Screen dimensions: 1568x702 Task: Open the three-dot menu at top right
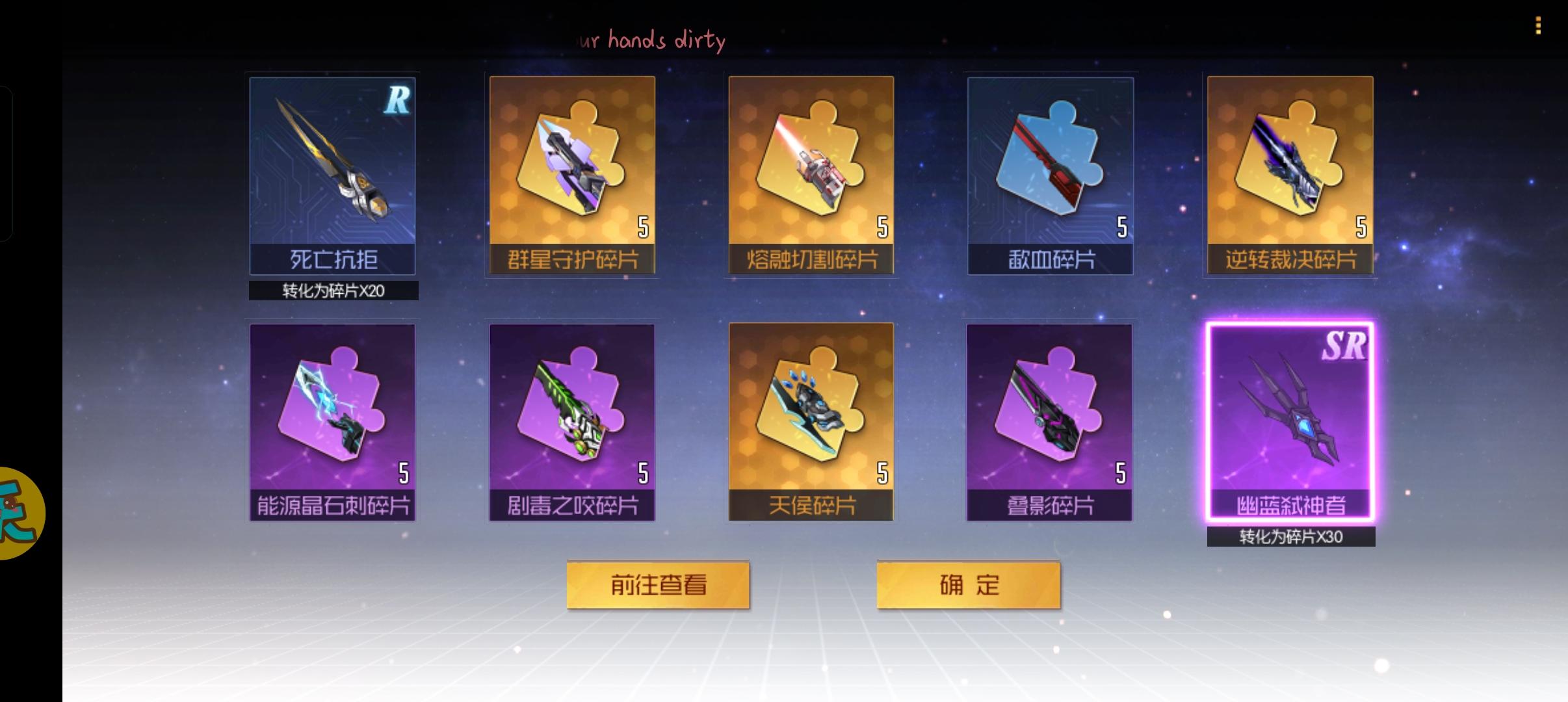point(1538,26)
